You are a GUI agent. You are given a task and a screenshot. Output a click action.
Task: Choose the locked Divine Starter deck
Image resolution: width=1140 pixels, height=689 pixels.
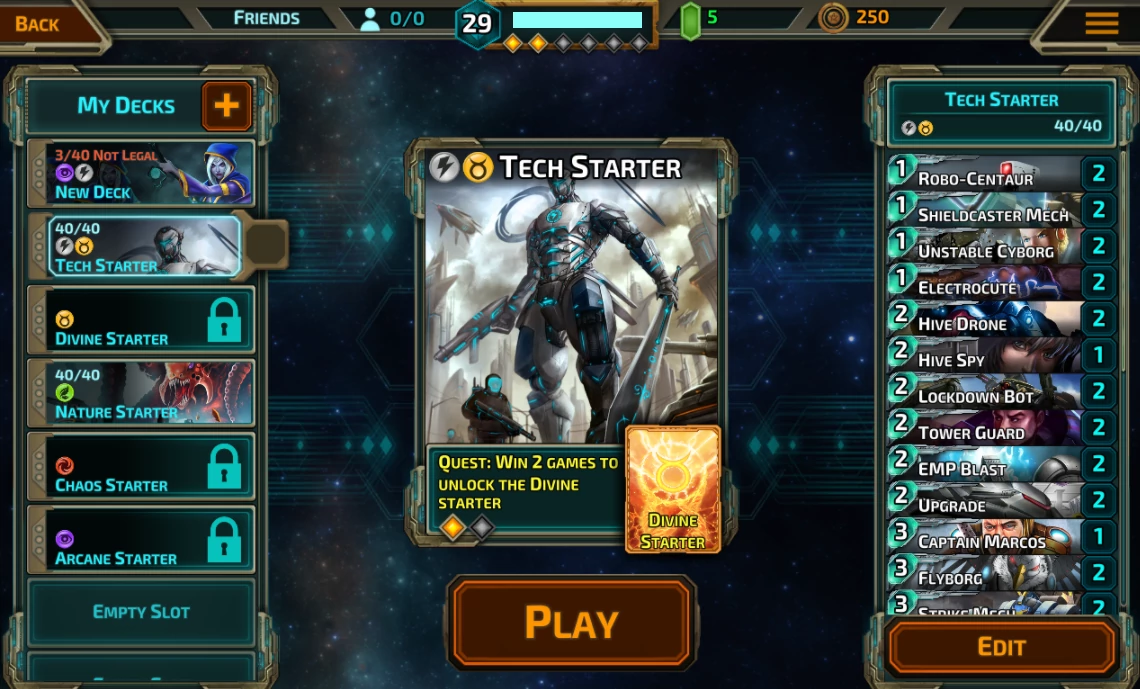(141, 320)
